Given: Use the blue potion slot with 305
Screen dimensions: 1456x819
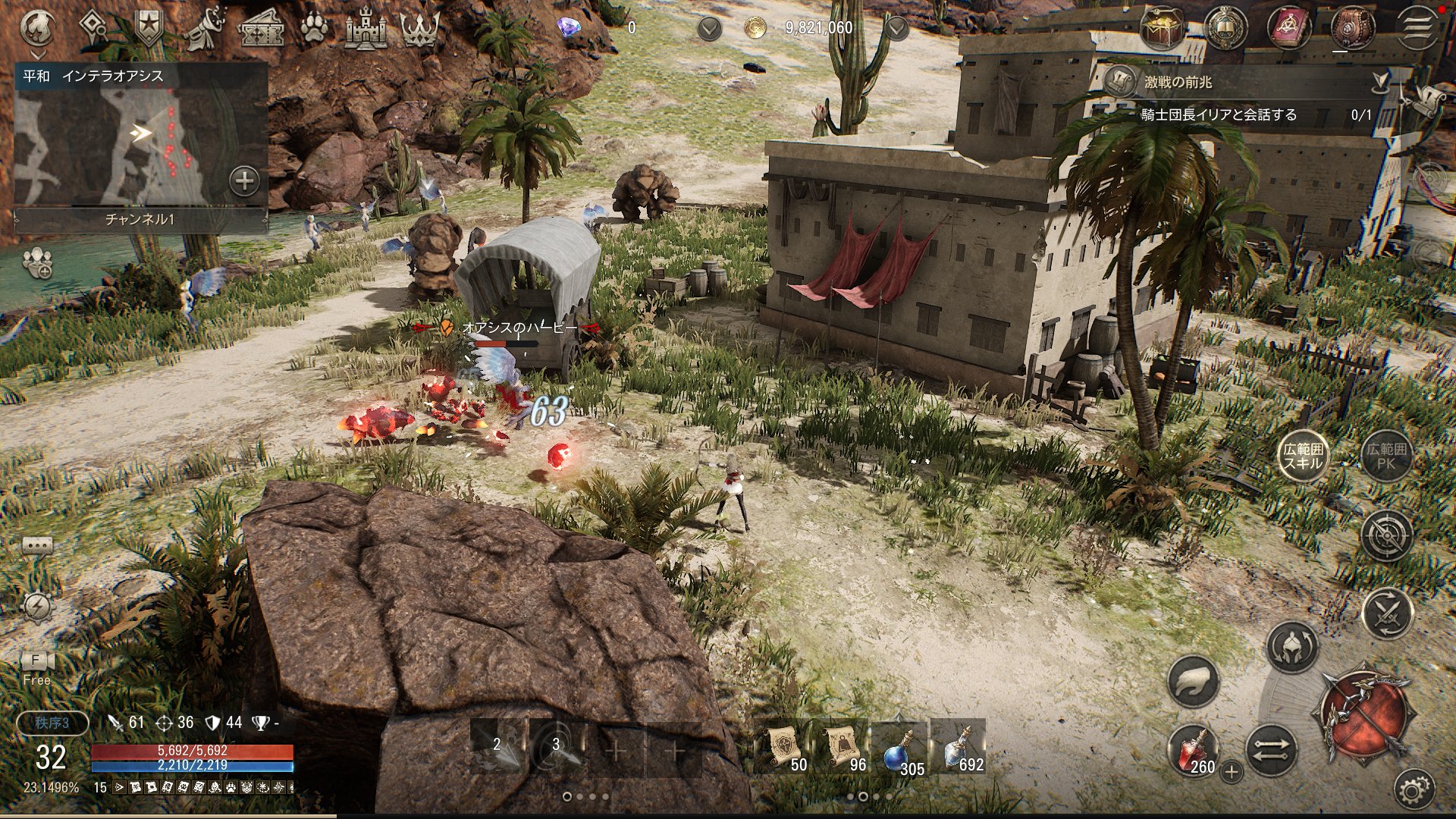Looking at the screenshot, I should pyautogui.click(x=900, y=748).
